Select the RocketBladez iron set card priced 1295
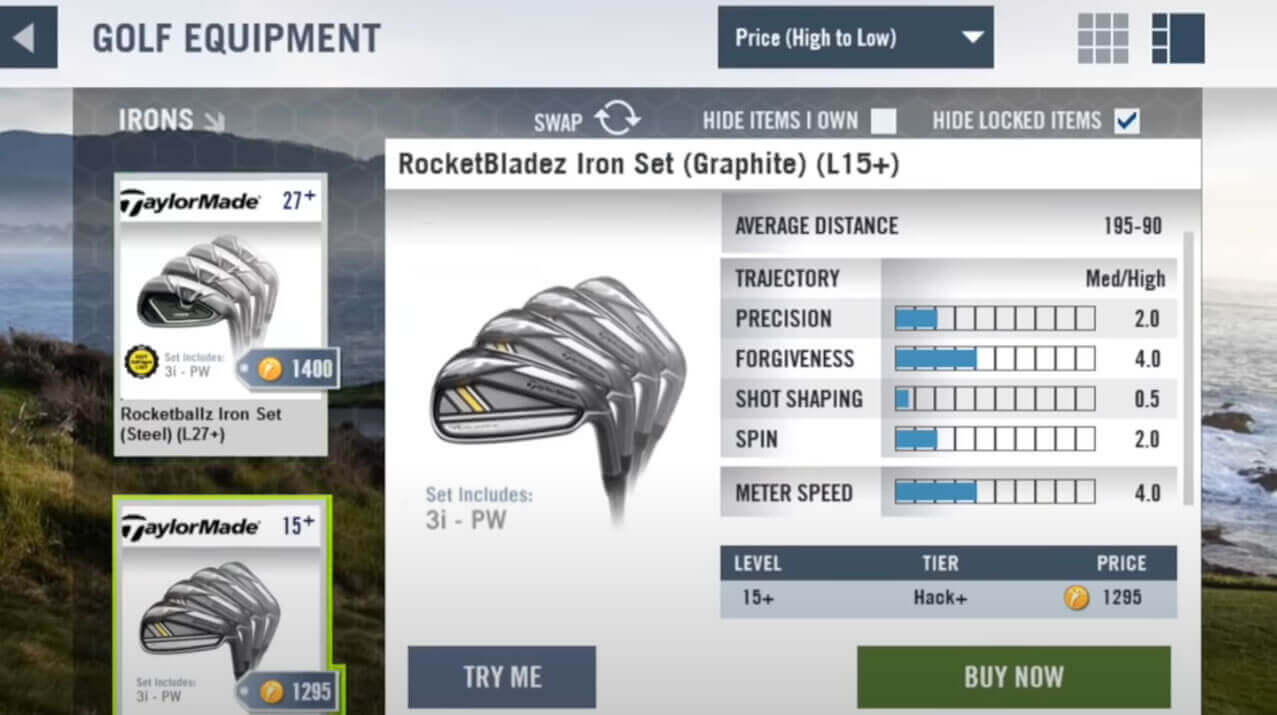This screenshot has height=715, width=1277. [221, 605]
